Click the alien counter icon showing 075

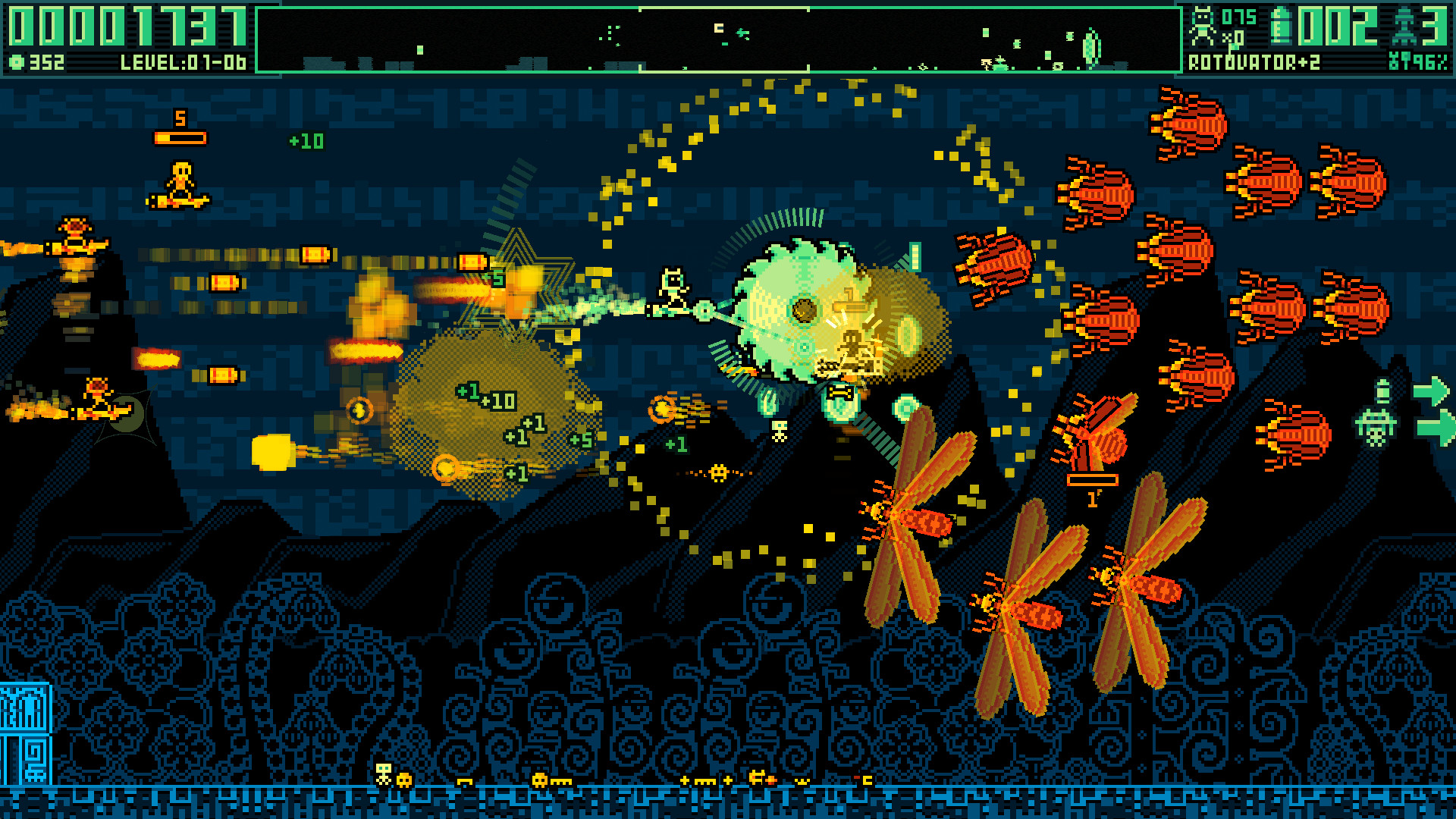pyautogui.click(x=1202, y=25)
